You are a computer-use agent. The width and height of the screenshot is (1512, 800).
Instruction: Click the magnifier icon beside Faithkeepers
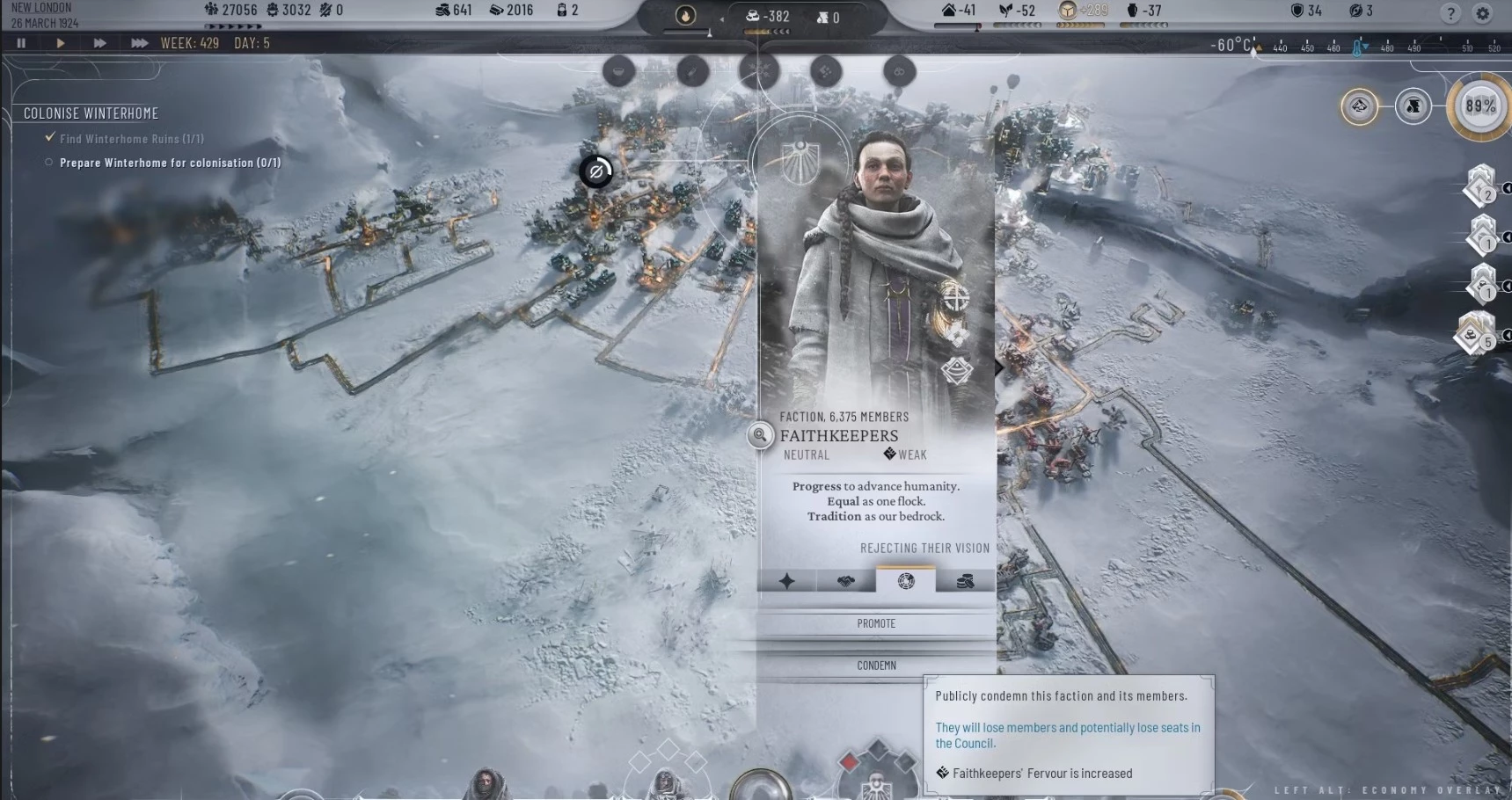[x=760, y=434]
